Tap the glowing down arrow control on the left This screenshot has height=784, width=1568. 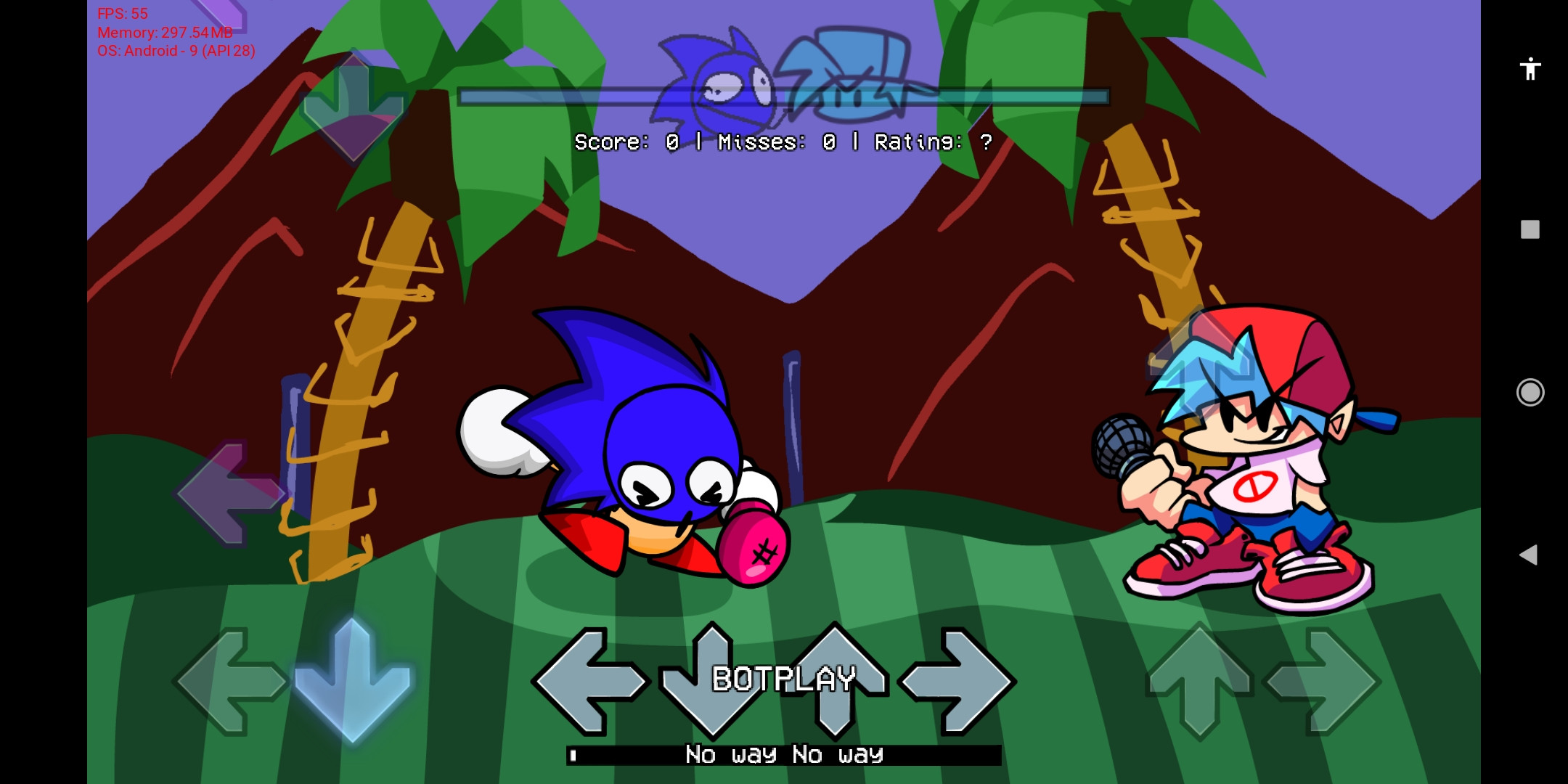click(x=354, y=679)
